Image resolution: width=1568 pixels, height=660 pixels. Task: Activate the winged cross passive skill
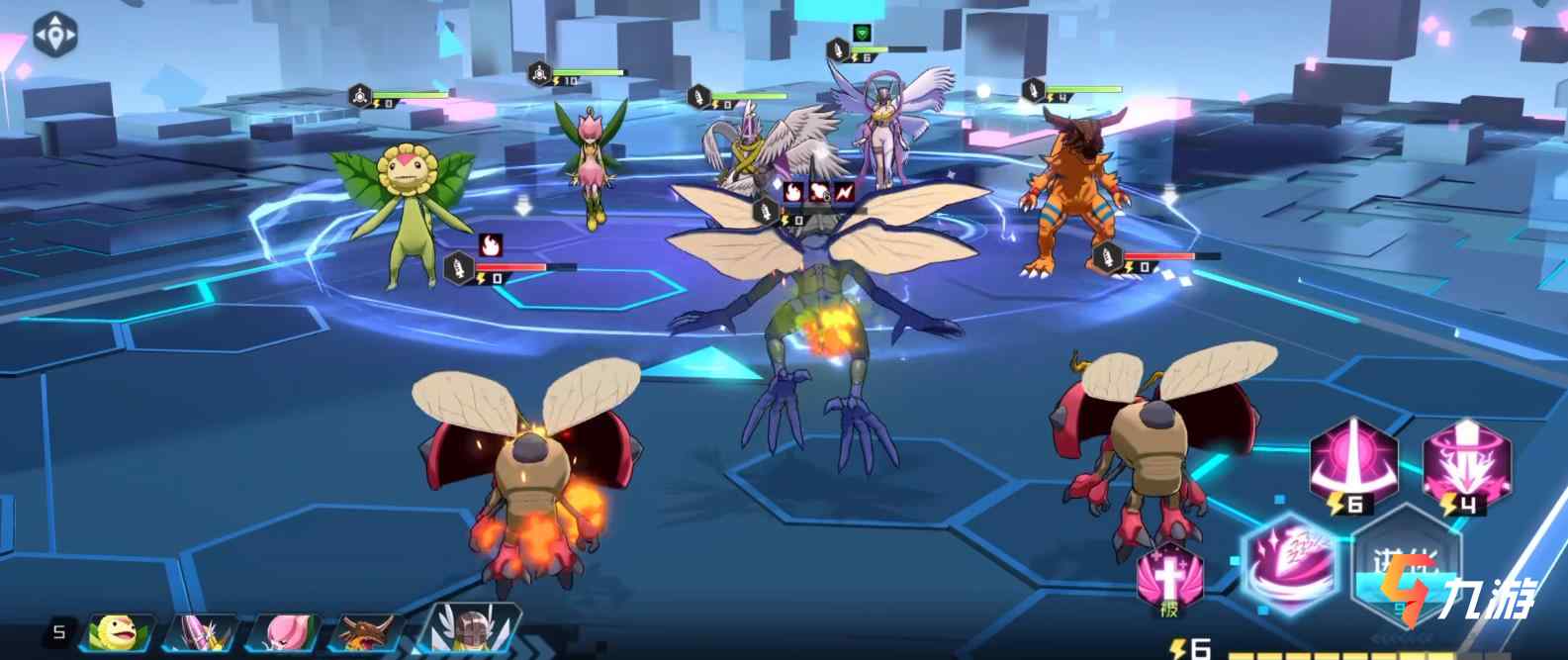coord(1168,577)
